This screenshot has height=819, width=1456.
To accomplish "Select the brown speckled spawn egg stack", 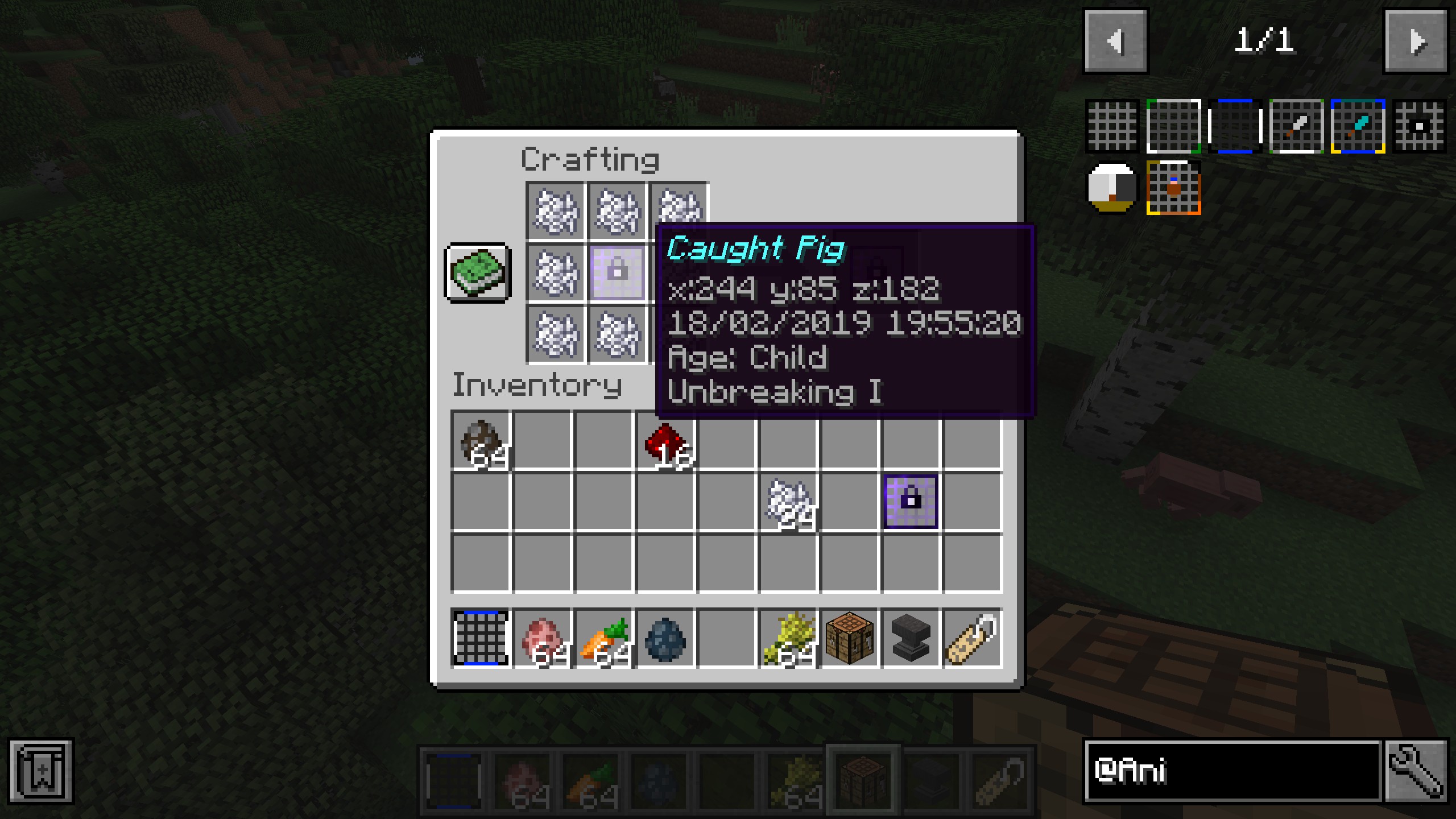I will click(481, 441).
